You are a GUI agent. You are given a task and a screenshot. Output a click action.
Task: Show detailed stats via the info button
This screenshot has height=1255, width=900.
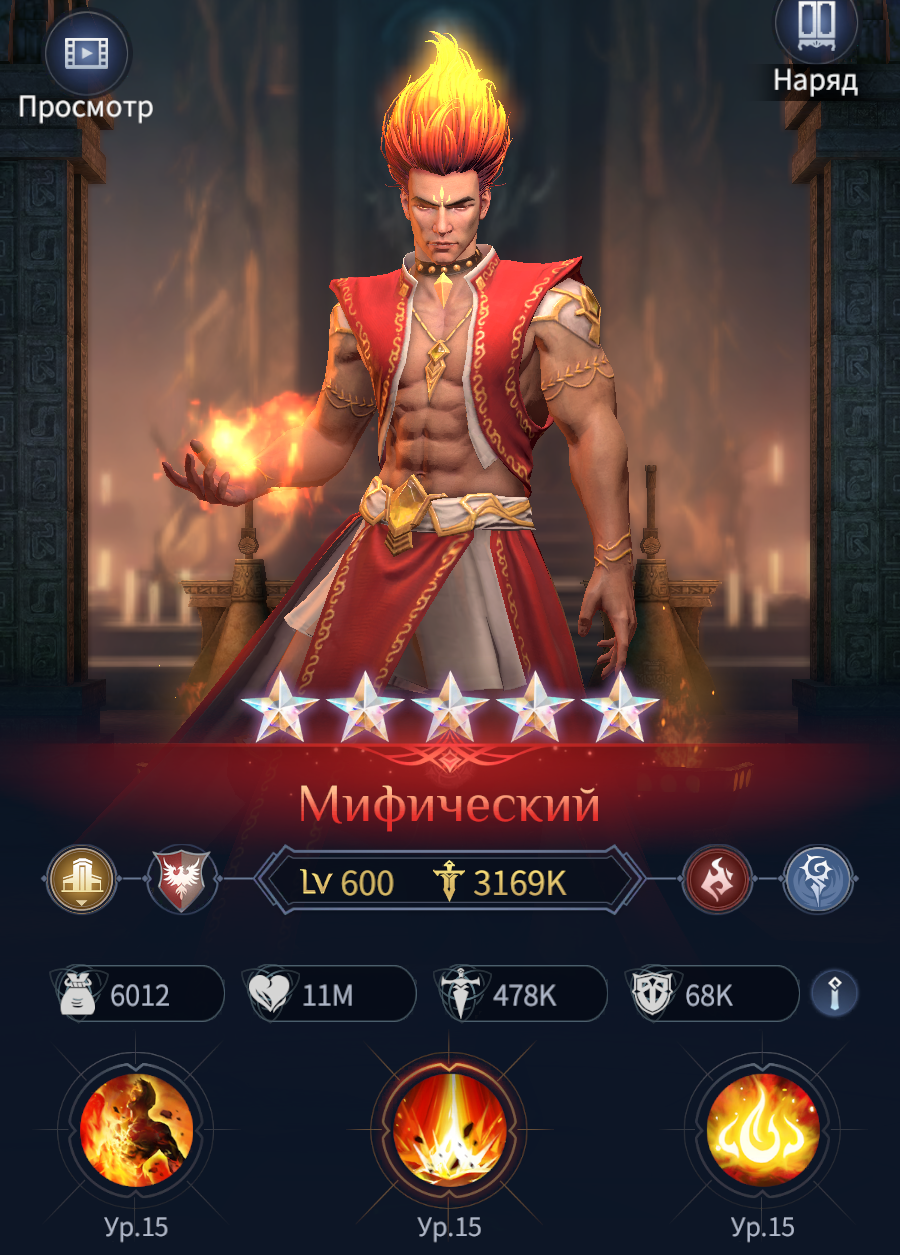[834, 993]
